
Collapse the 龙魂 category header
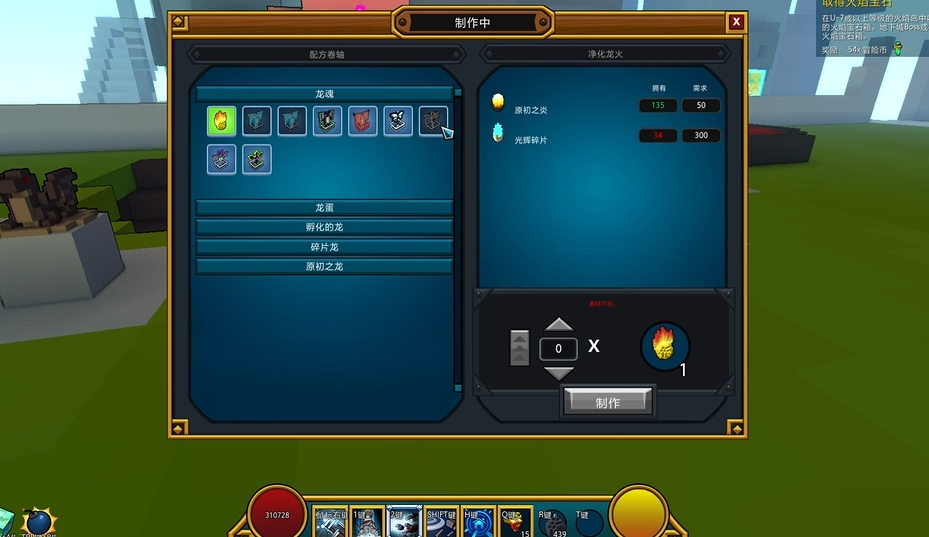pyautogui.click(x=324, y=93)
